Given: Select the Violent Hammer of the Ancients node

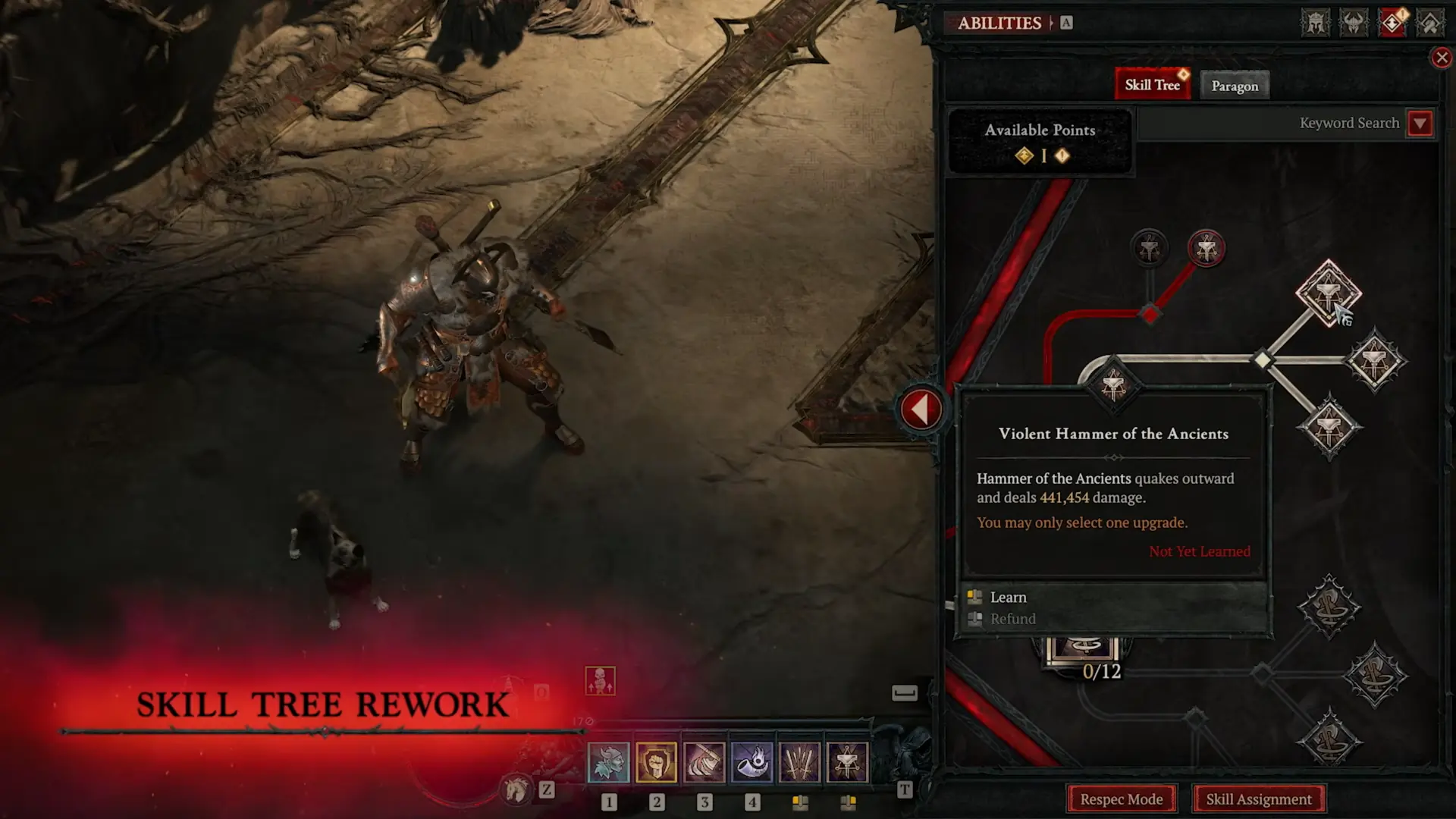Looking at the screenshot, I should (1329, 292).
